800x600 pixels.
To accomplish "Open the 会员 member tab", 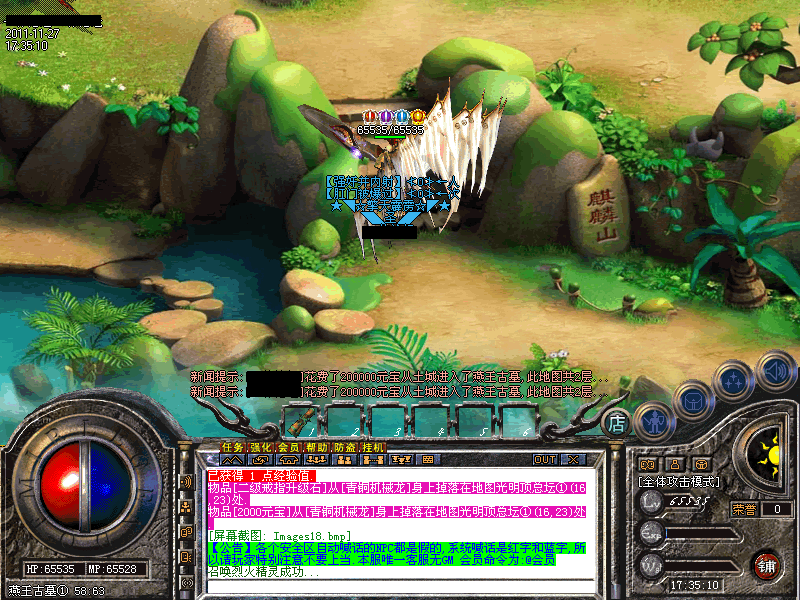I will [288, 446].
